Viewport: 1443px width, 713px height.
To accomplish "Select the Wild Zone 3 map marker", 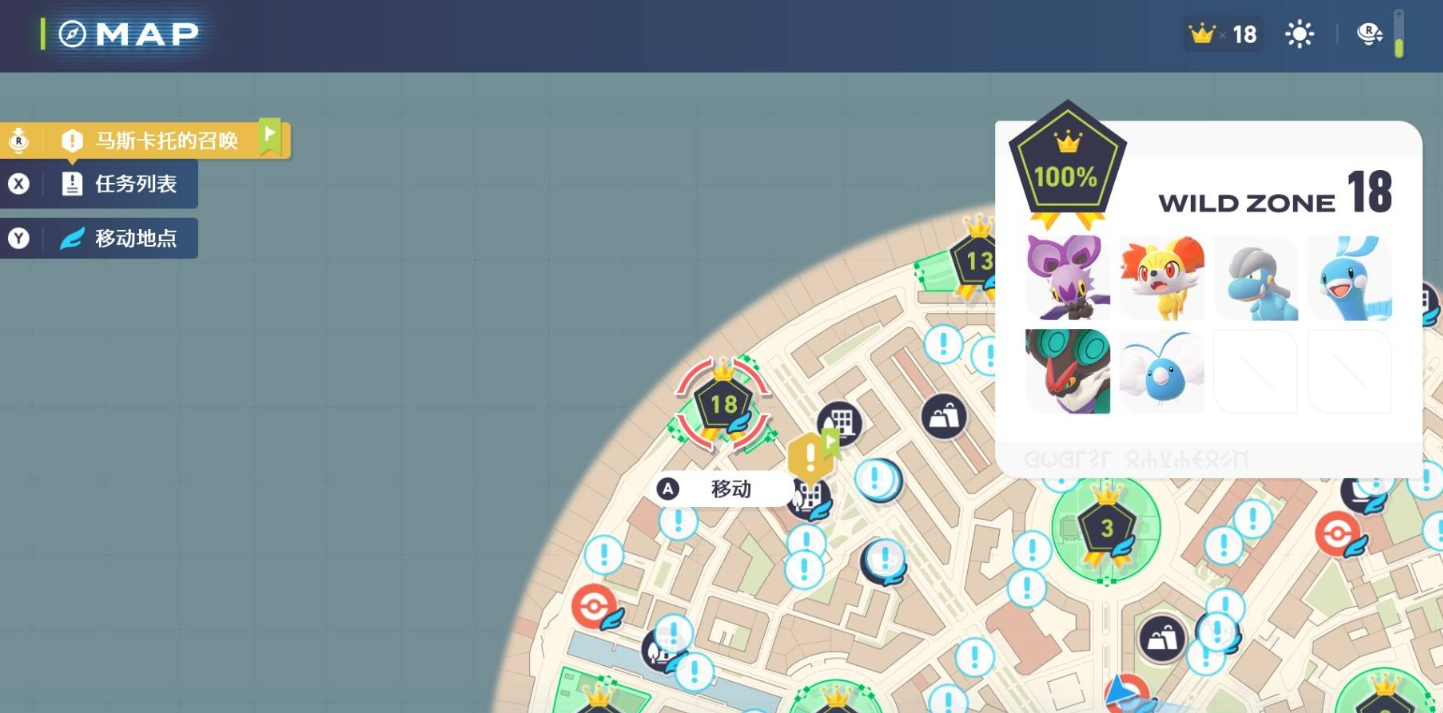I will (x=1106, y=529).
